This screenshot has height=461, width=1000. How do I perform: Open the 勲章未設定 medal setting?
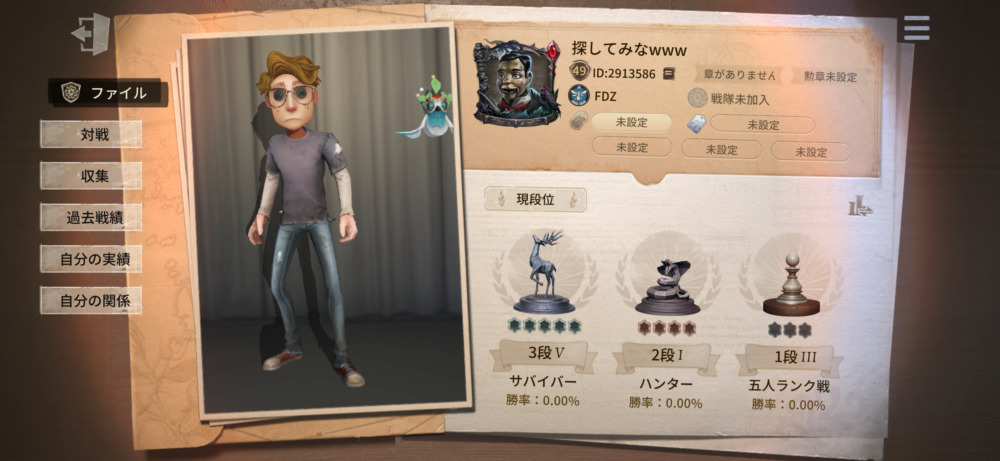coord(830,75)
